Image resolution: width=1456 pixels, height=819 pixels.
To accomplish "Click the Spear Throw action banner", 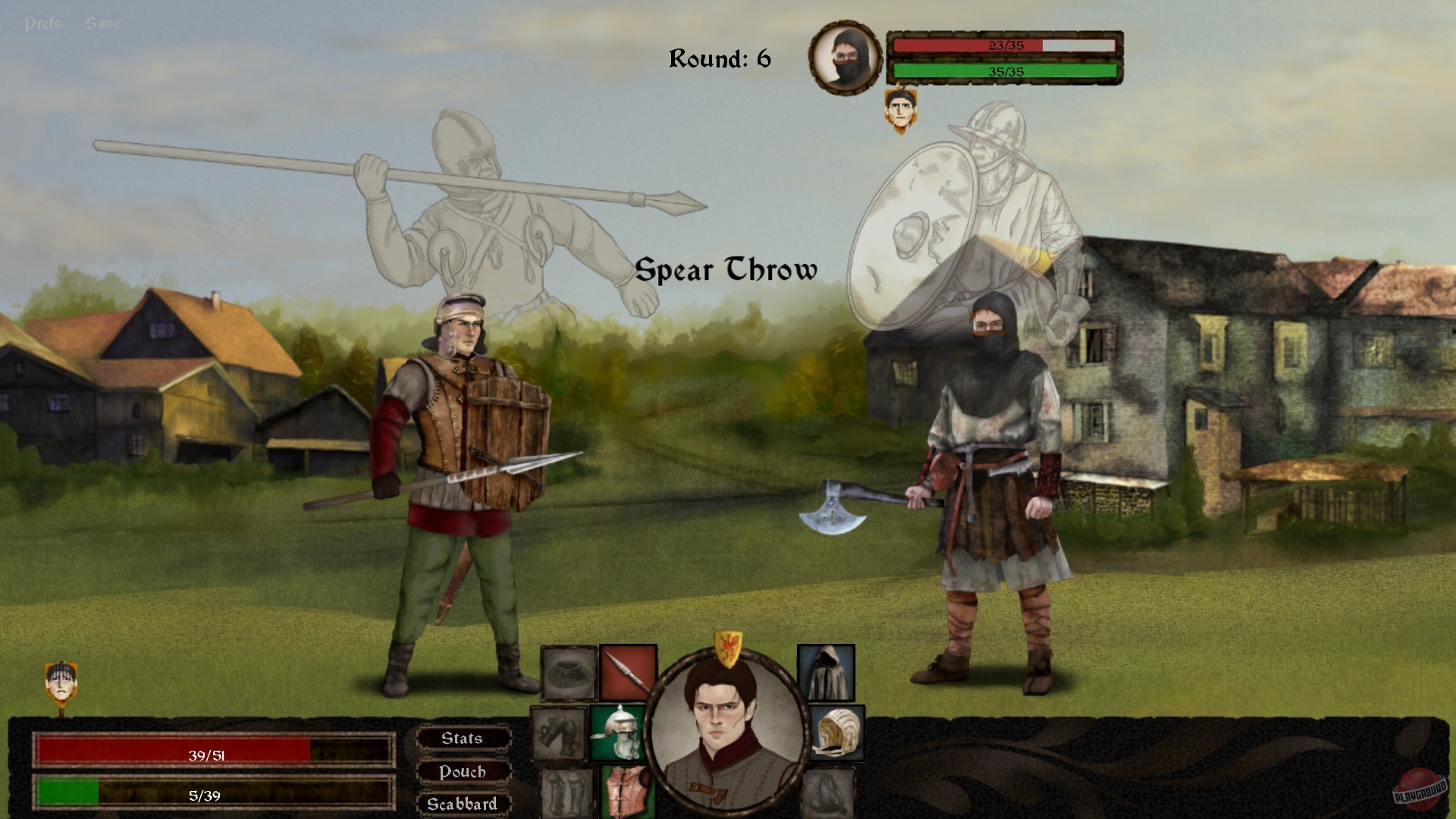I will [x=726, y=270].
